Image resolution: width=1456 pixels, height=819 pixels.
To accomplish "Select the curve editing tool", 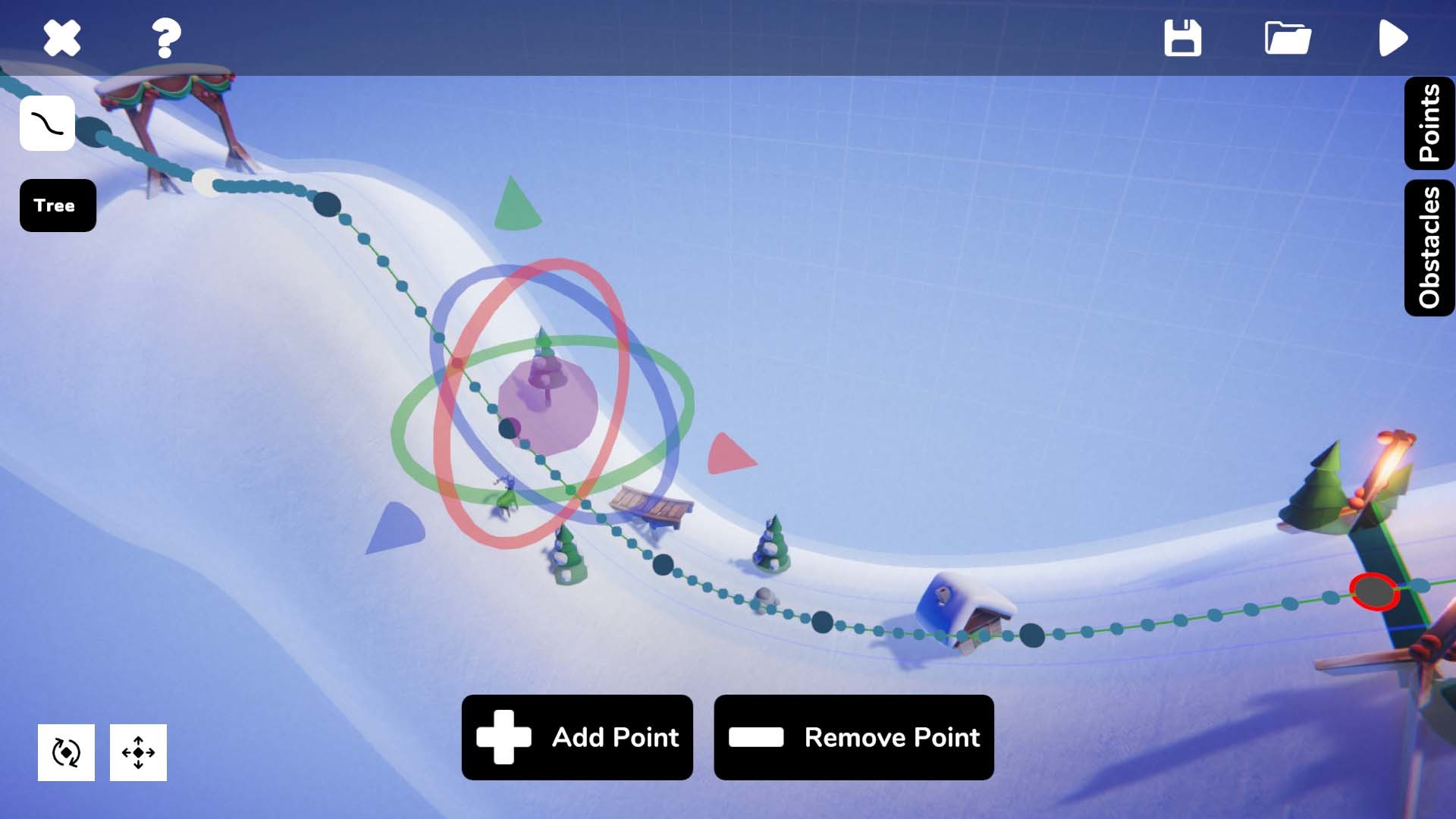I will tap(47, 124).
